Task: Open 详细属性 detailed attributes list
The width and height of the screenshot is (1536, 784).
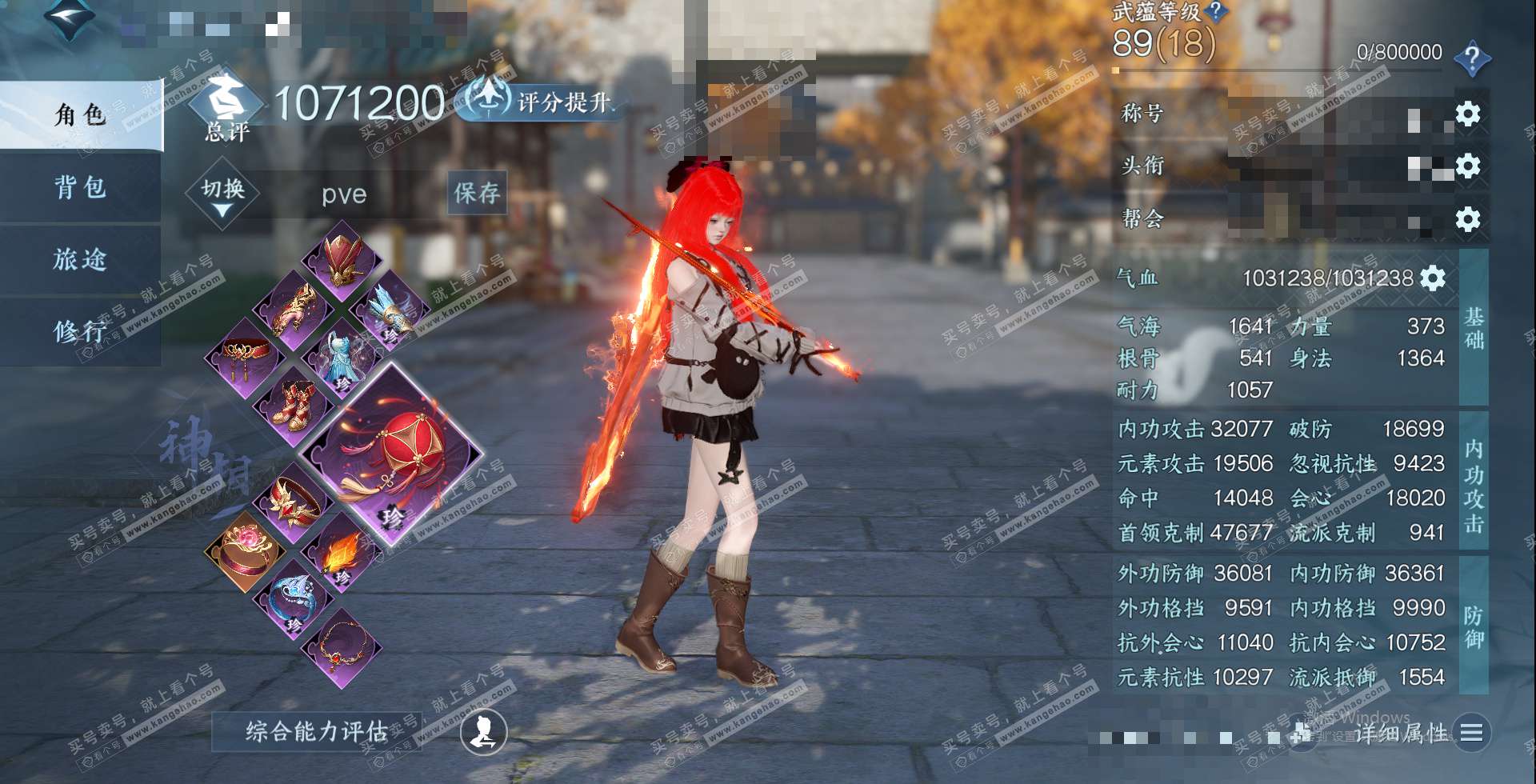Action: point(1471,732)
